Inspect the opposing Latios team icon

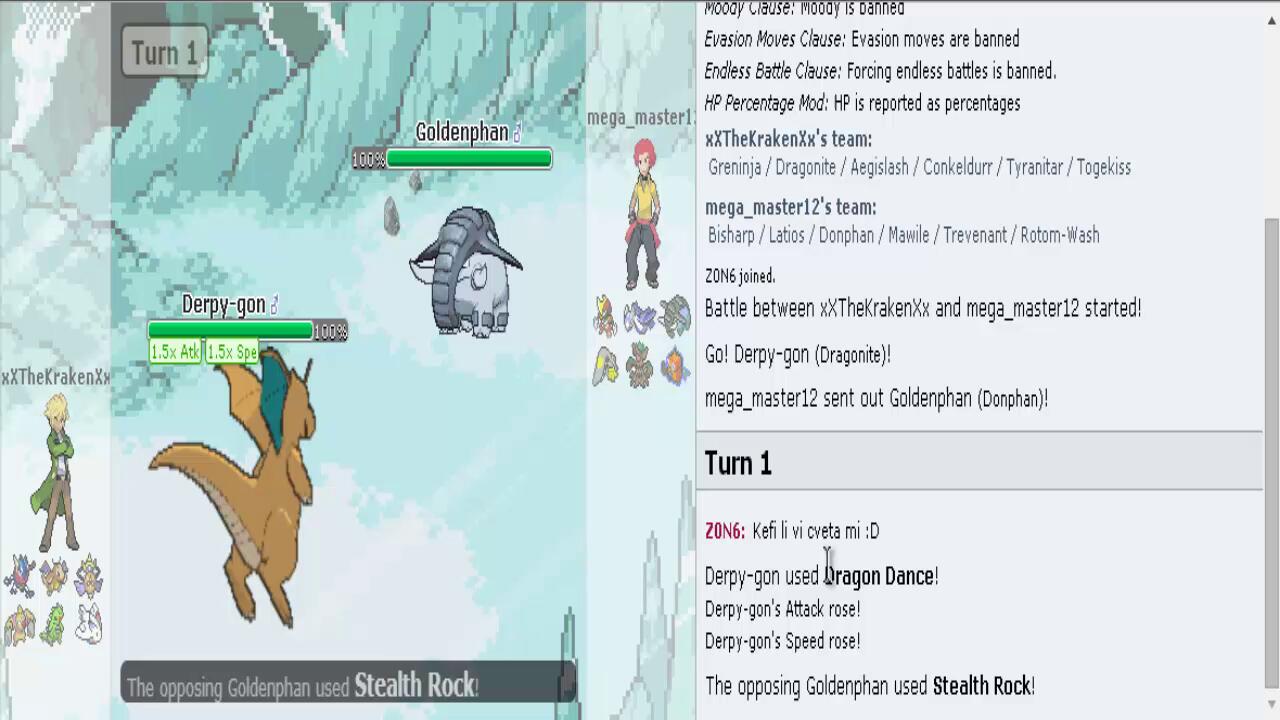tap(640, 316)
